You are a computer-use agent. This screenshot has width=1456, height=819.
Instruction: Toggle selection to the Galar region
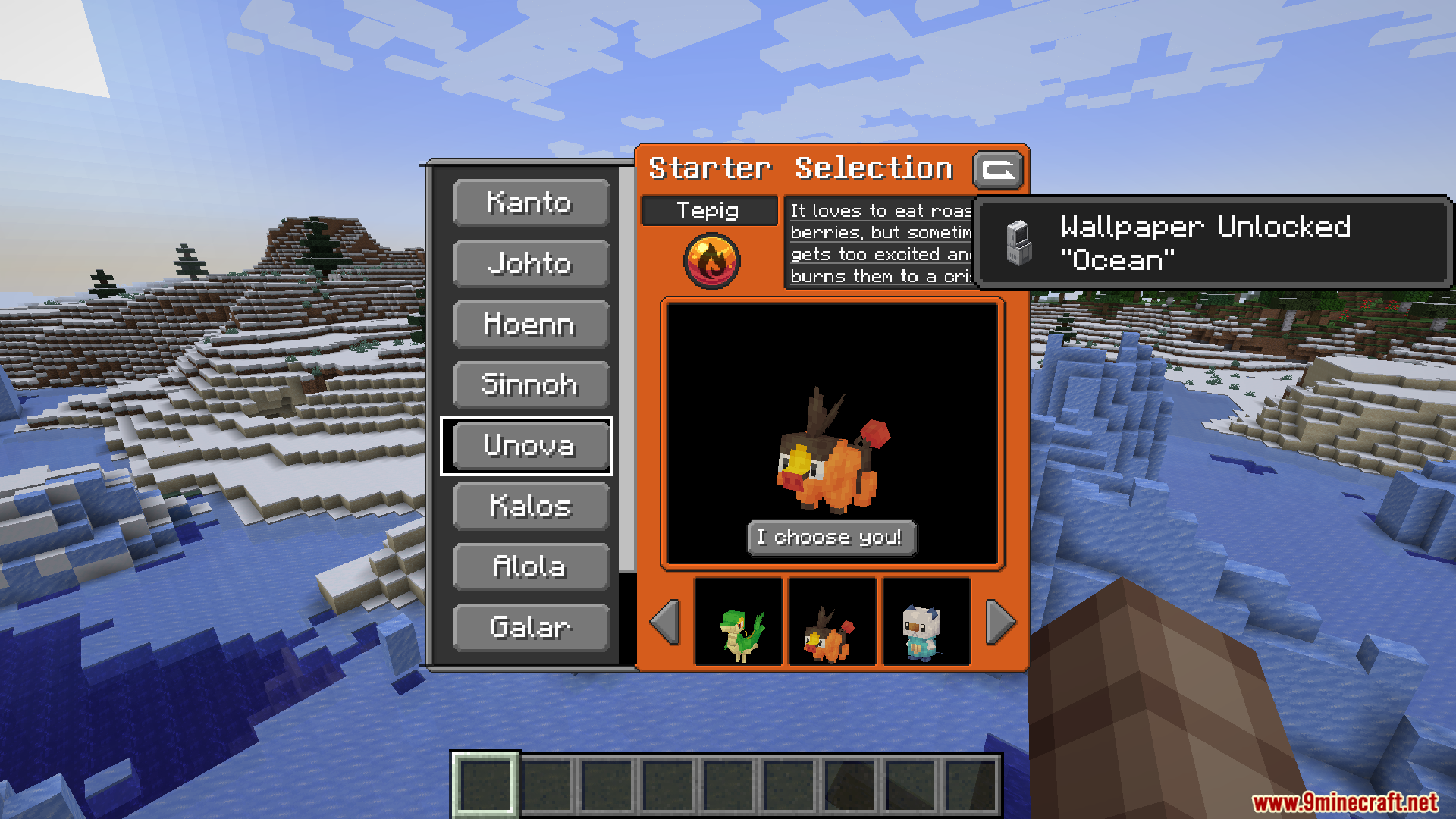tap(530, 627)
